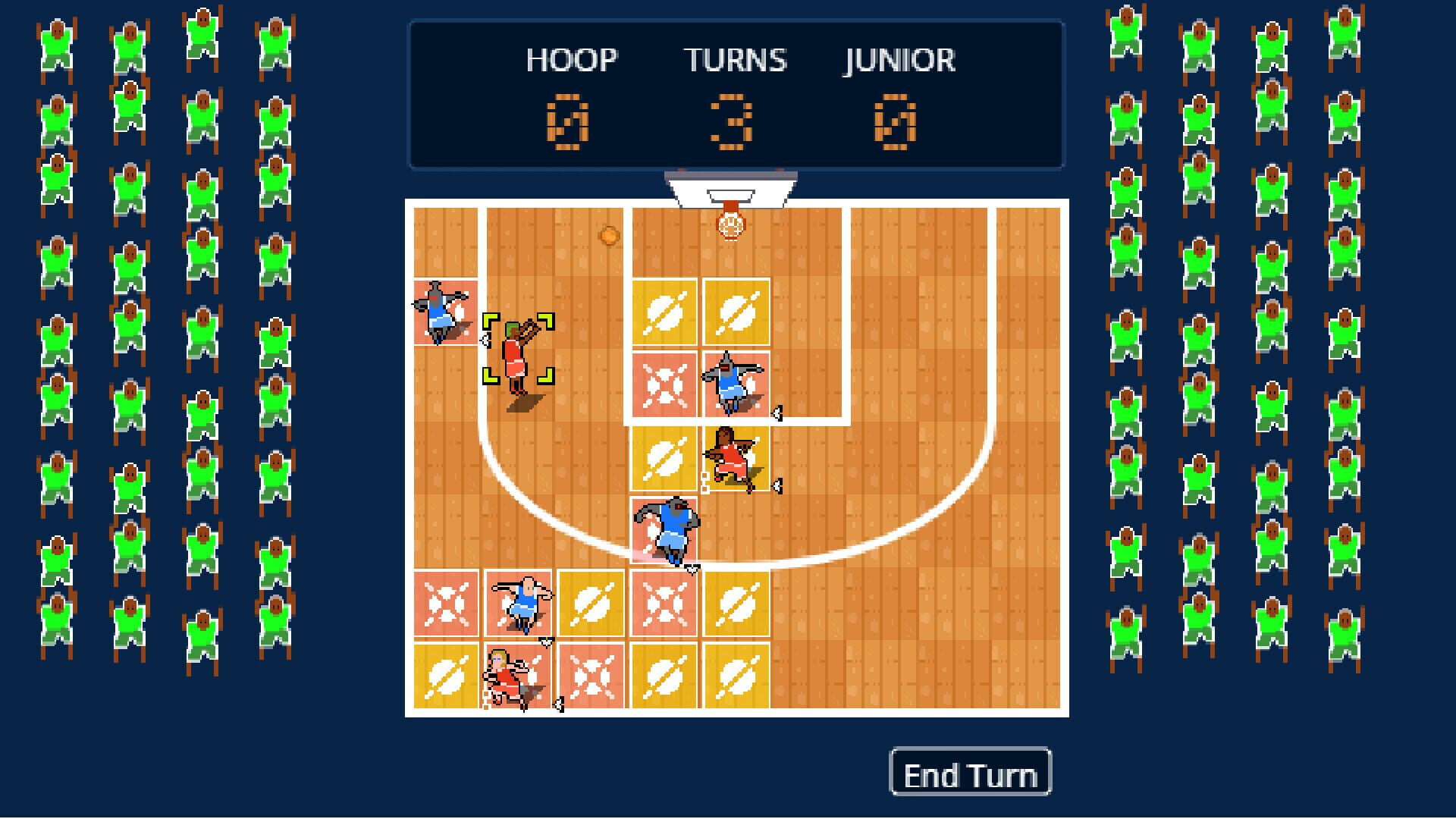Click the JUNIOR score of zero
Screen dimensions: 1456x819
898,124
